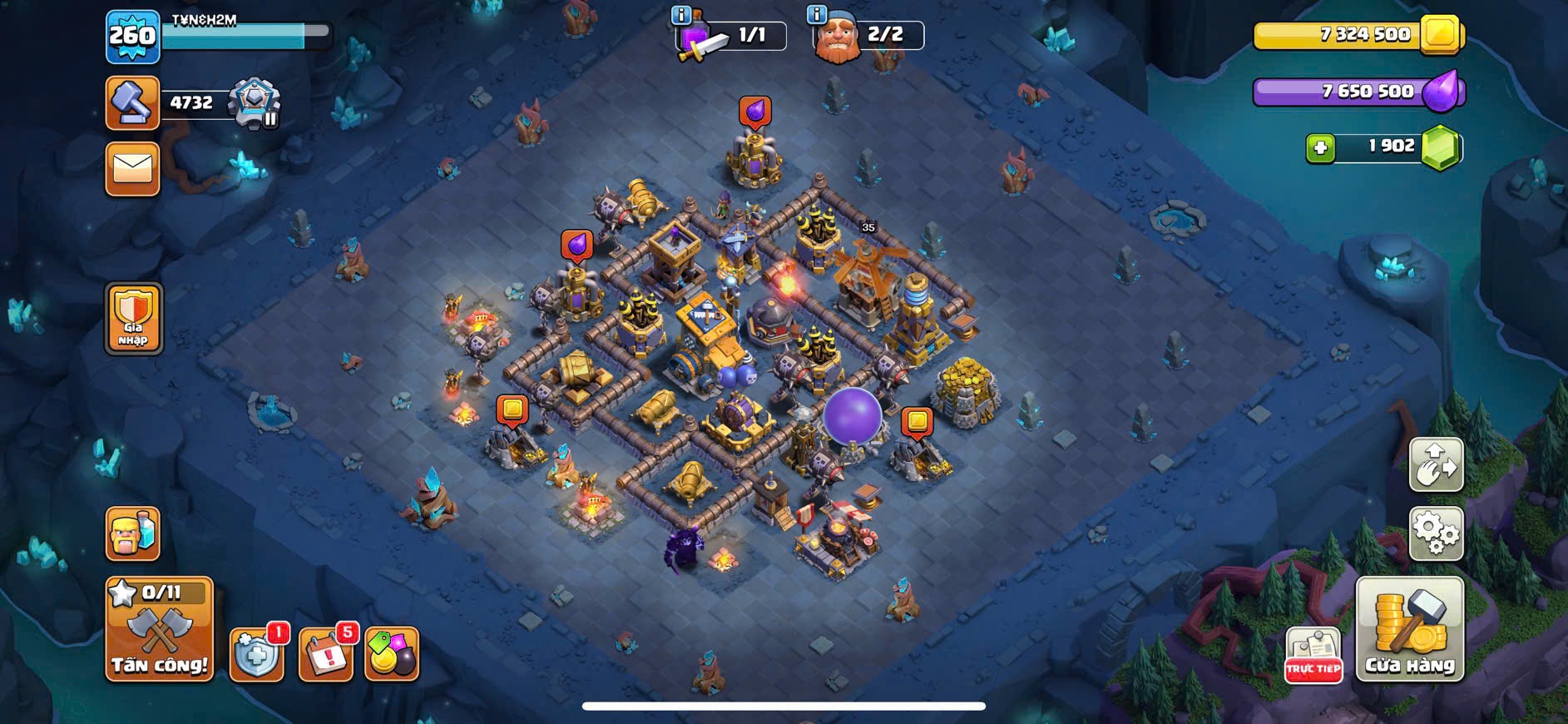Screen dimensions: 1568x724
Task: Add gems with the green plus
Action: click(1320, 148)
